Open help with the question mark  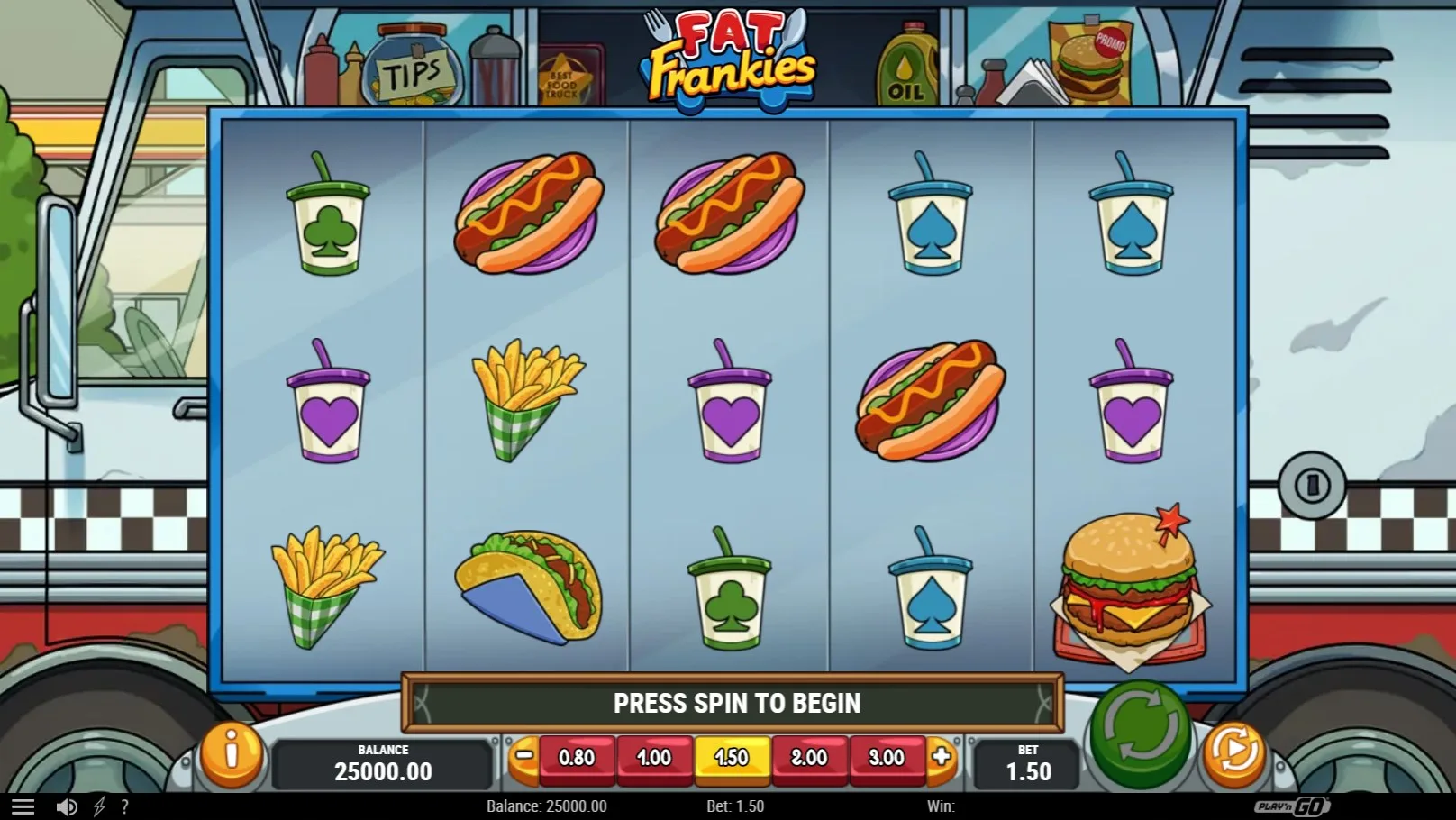[124, 806]
